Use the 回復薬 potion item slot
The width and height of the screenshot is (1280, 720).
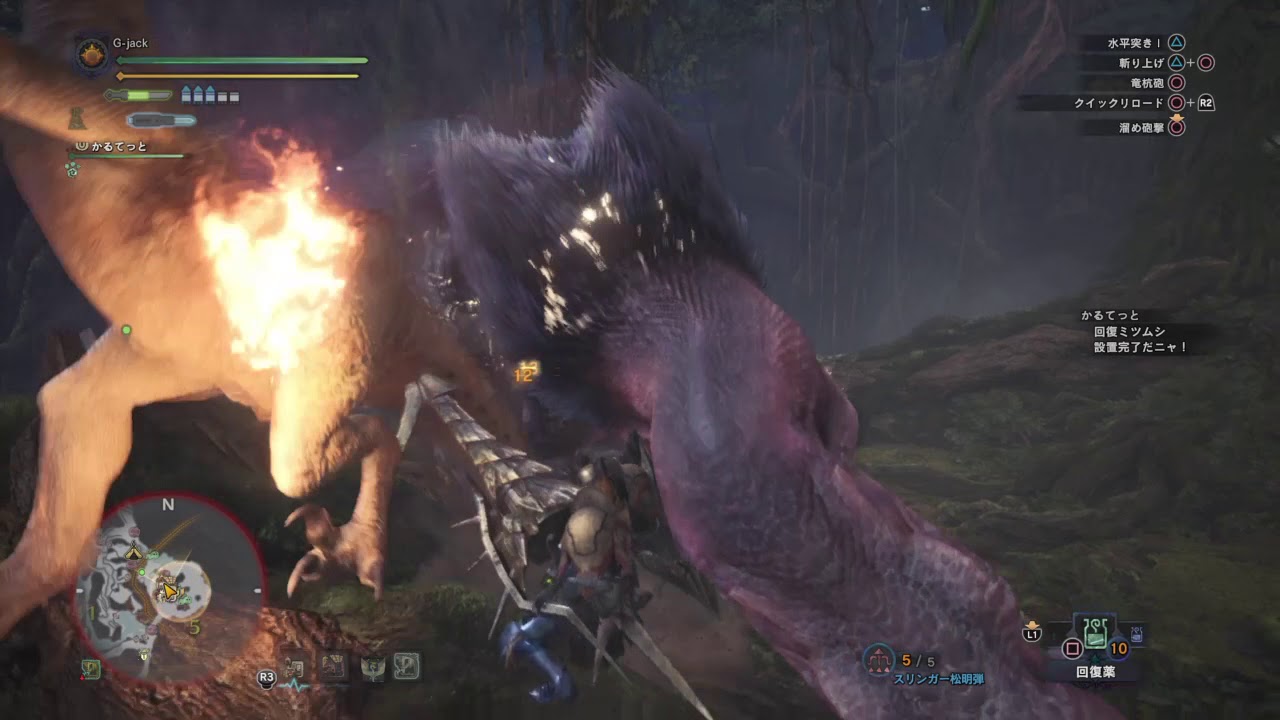pyautogui.click(x=1096, y=634)
